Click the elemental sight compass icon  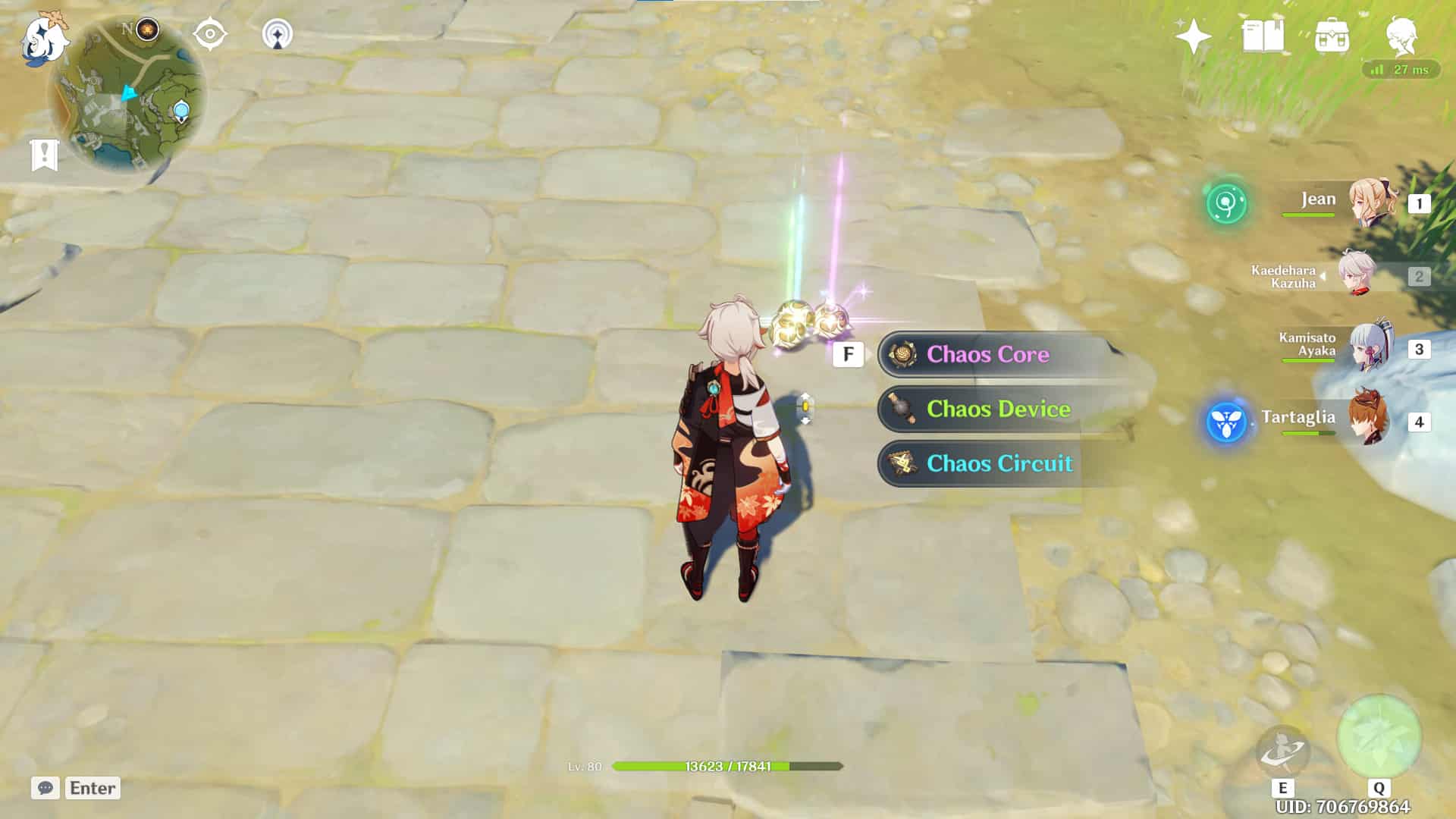(x=209, y=33)
